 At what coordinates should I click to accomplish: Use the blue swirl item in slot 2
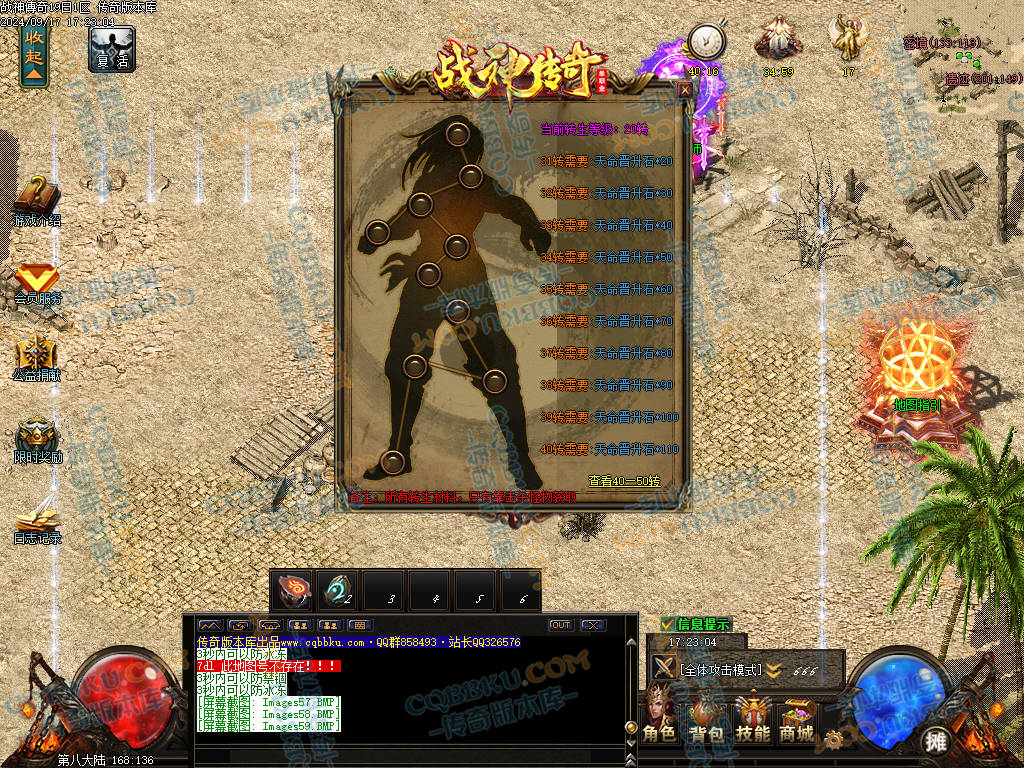click(x=338, y=590)
